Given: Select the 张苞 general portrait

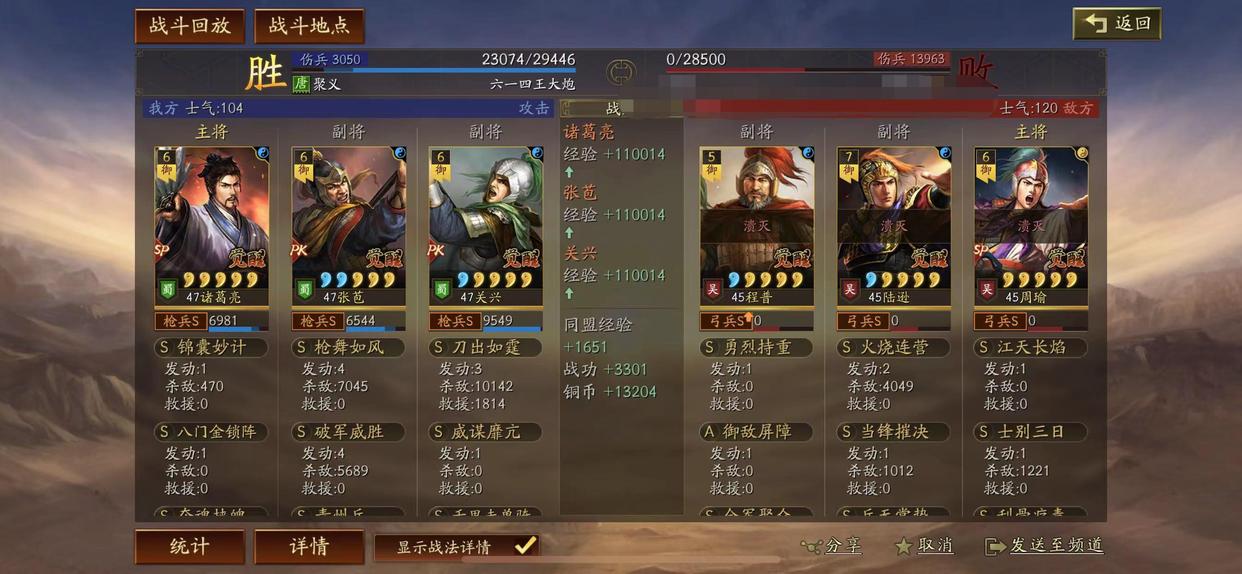Looking at the screenshot, I should click(348, 220).
